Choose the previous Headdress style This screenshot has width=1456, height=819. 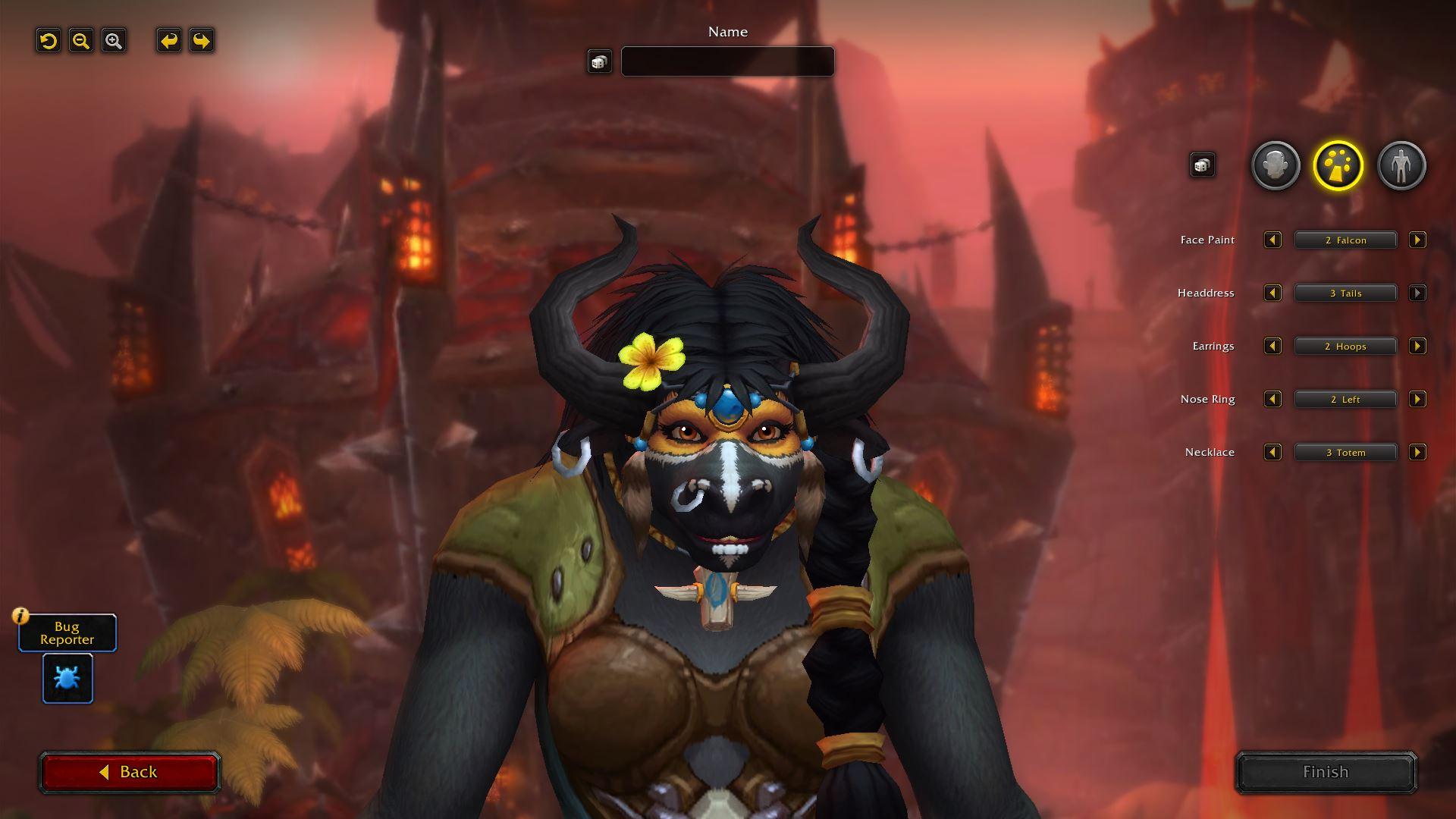pos(1272,293)
